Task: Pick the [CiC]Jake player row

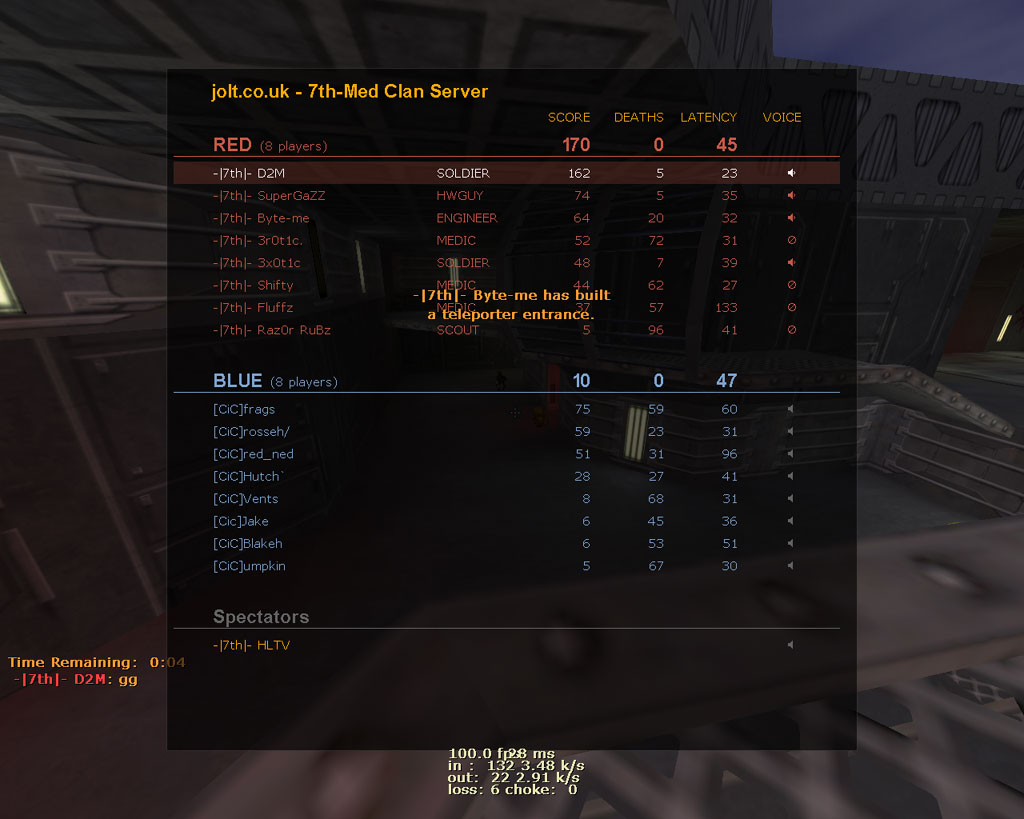Action: [x=241, y=521]
